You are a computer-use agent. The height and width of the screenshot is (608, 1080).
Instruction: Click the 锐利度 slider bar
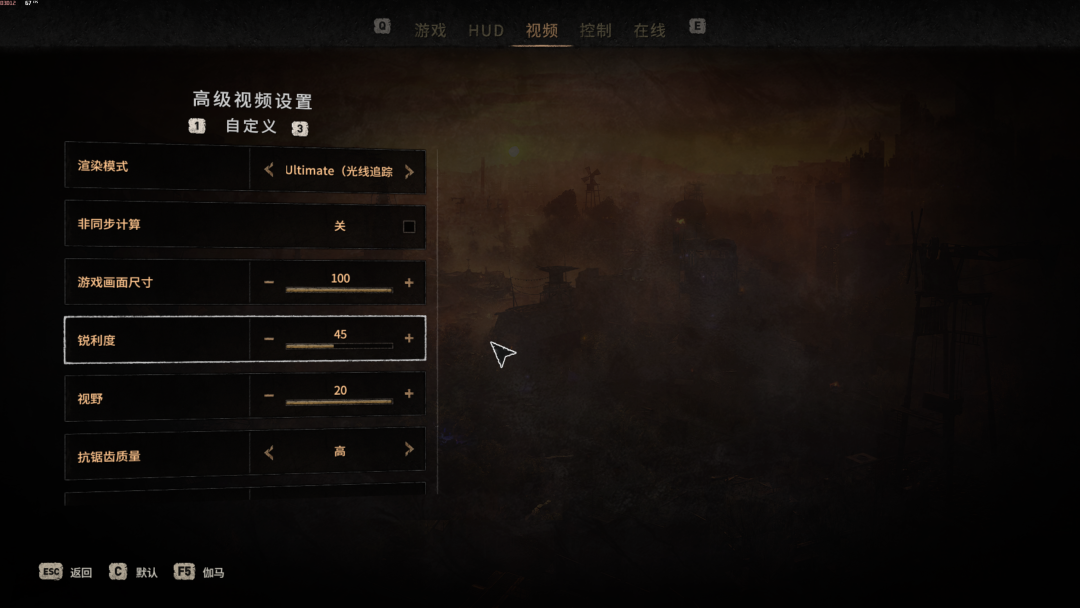pyautogui.click(x=339, y=346)
